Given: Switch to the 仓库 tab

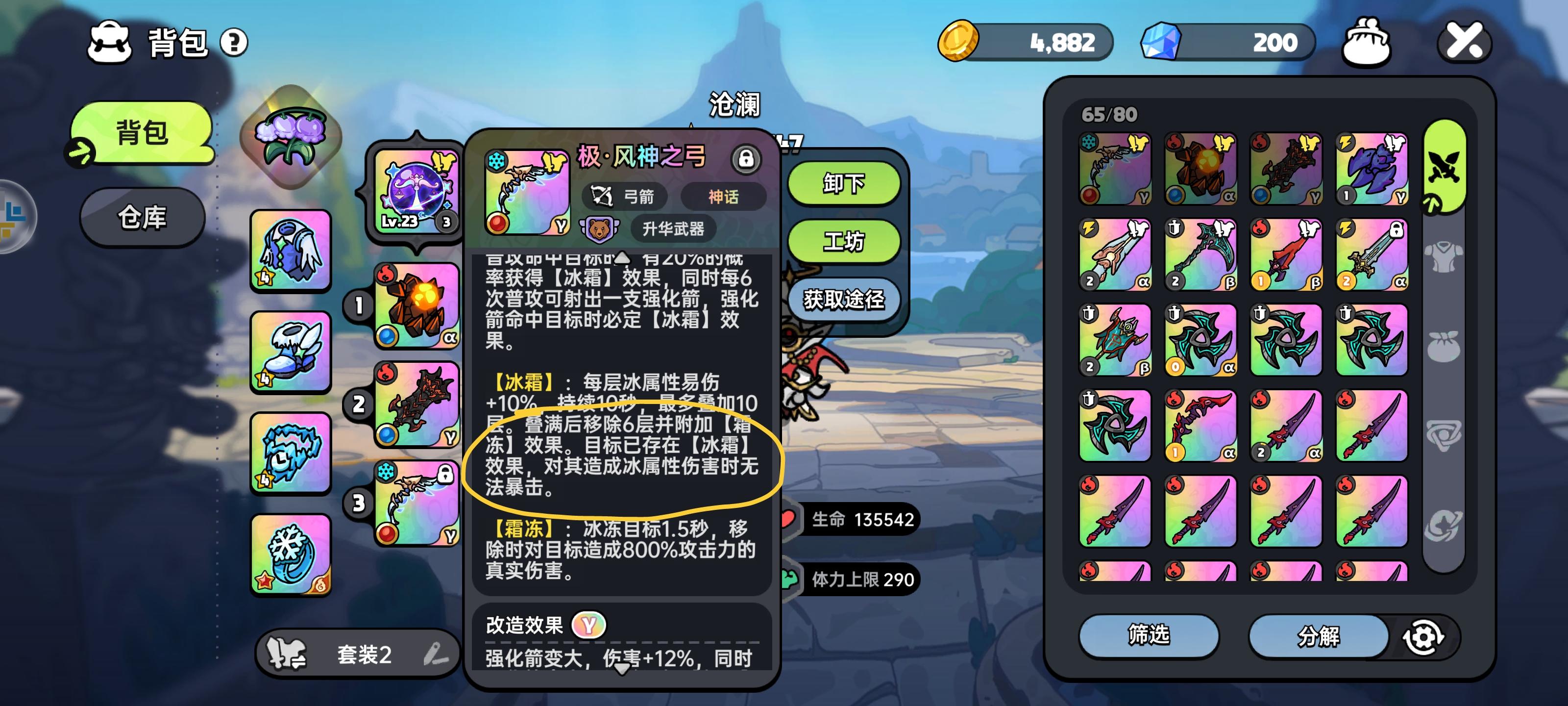Looking at the screenshot, I should [x=141, y=218].
